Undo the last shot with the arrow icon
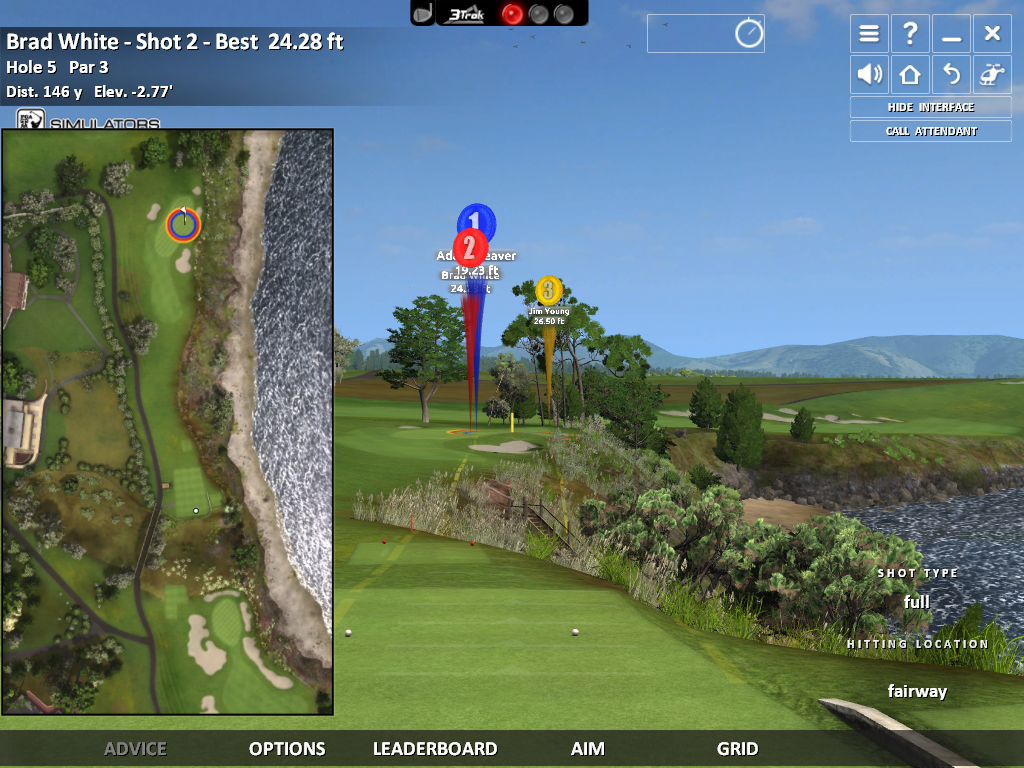 [951, 74]
